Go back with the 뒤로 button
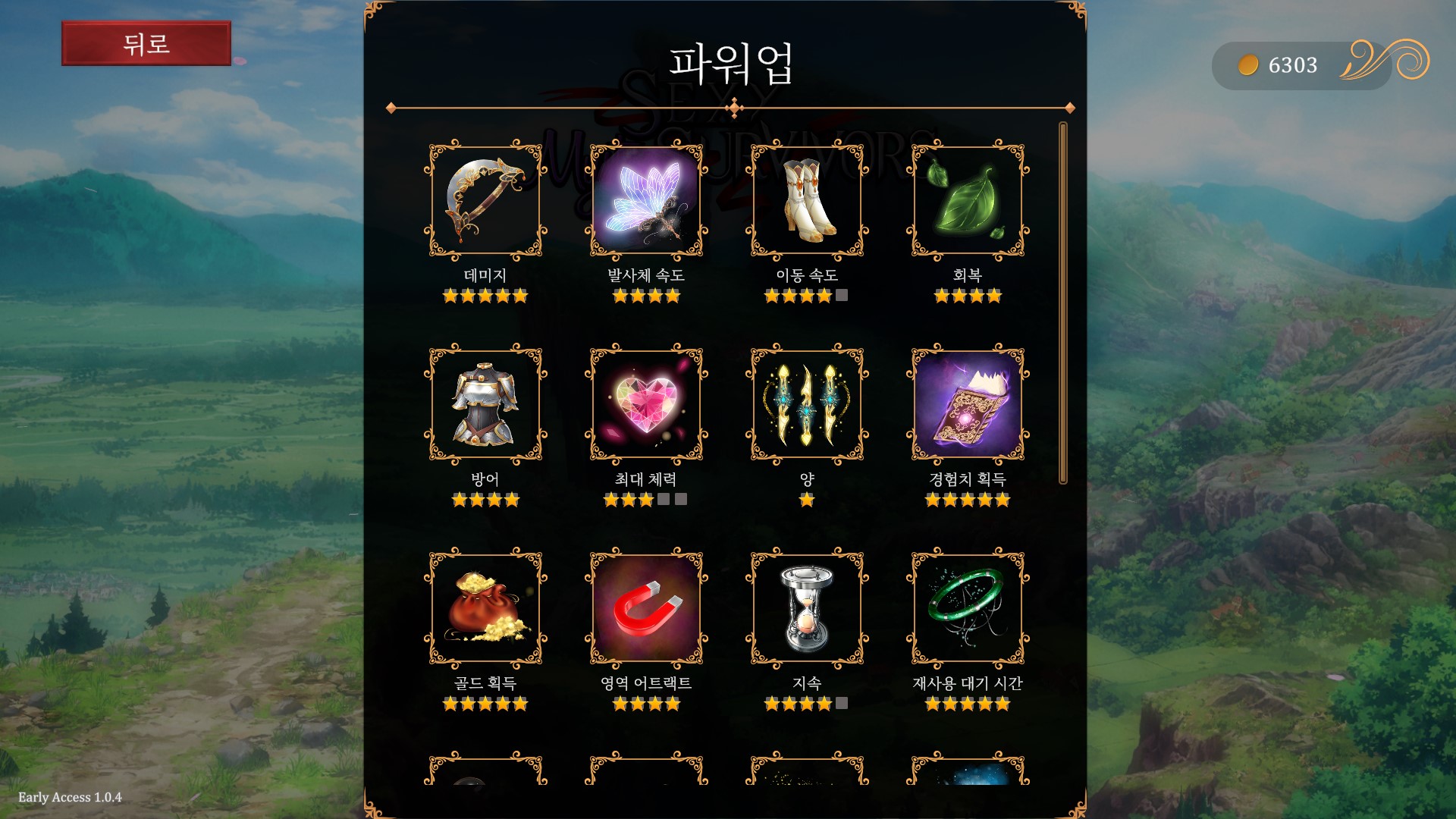Viewport: 1456px width, 819px height. tap(146, 44)
